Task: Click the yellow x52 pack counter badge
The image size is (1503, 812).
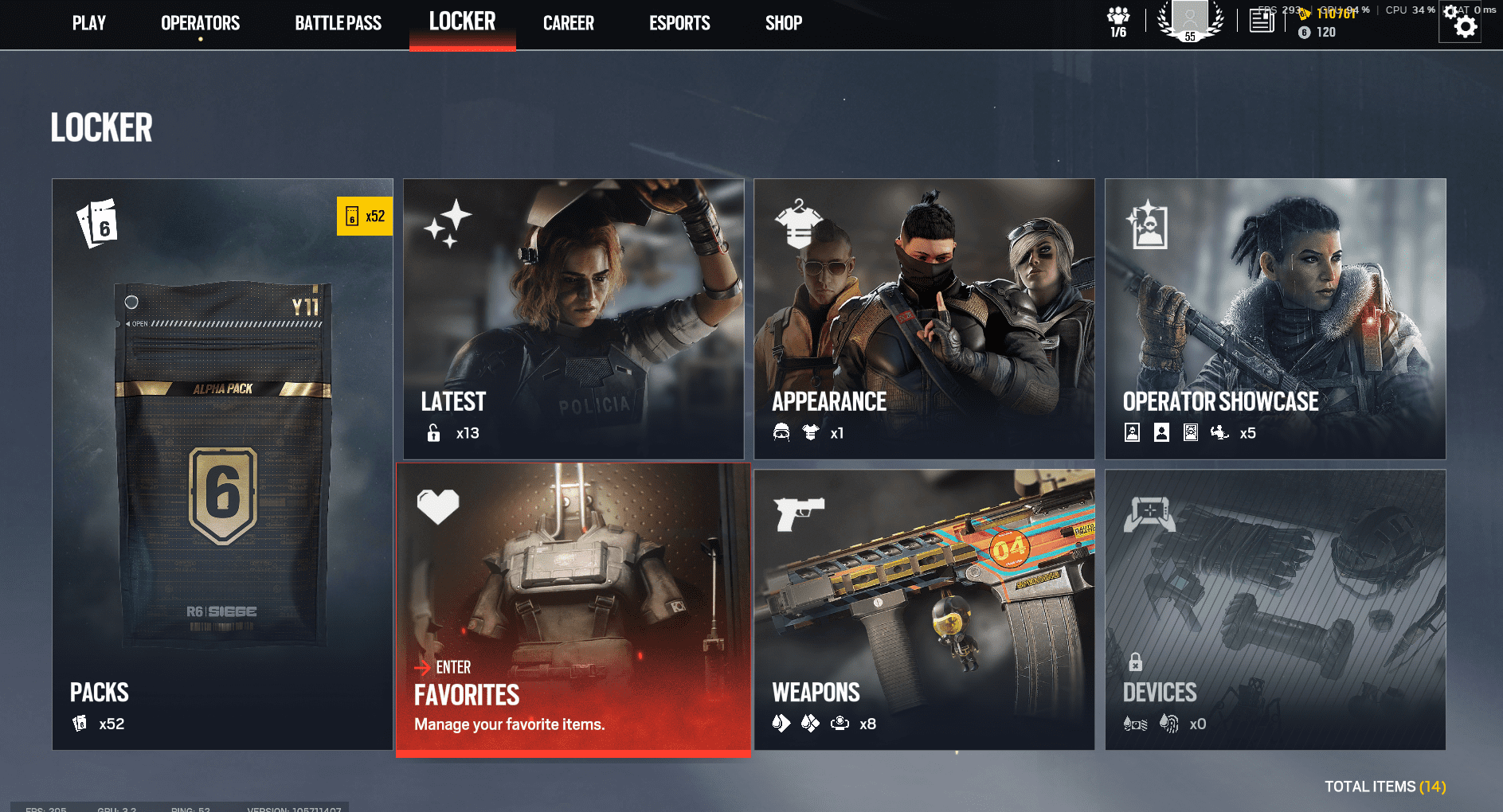Action: [365, 216]
